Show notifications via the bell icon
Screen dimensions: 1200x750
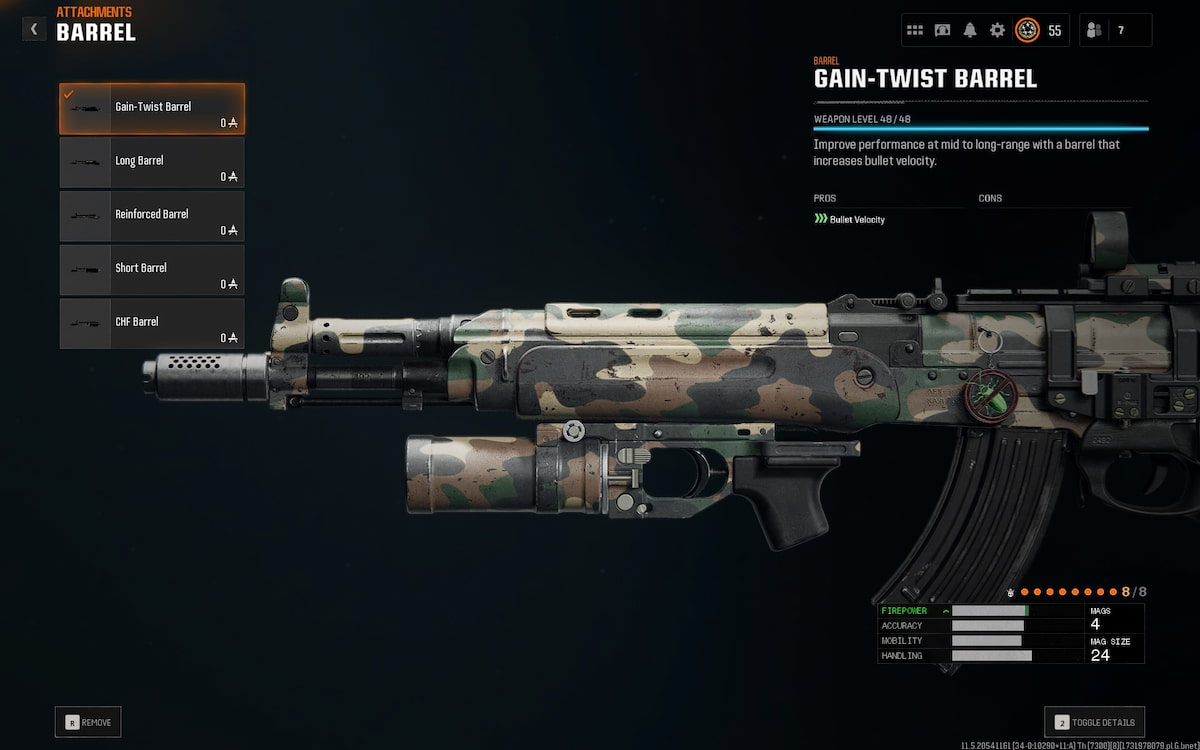(x=969, y=30)
